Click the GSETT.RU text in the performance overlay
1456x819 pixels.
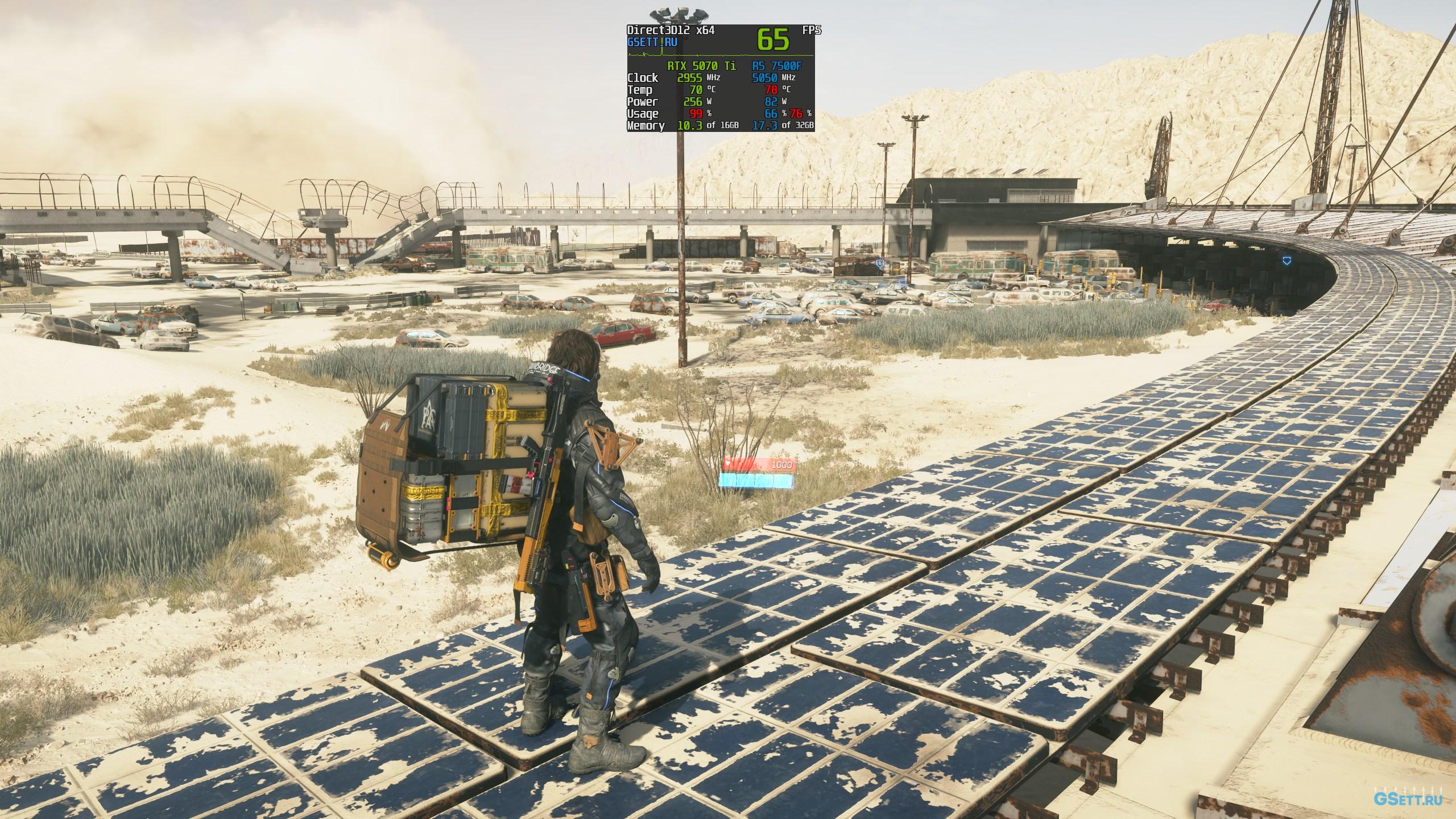[652, 42]
